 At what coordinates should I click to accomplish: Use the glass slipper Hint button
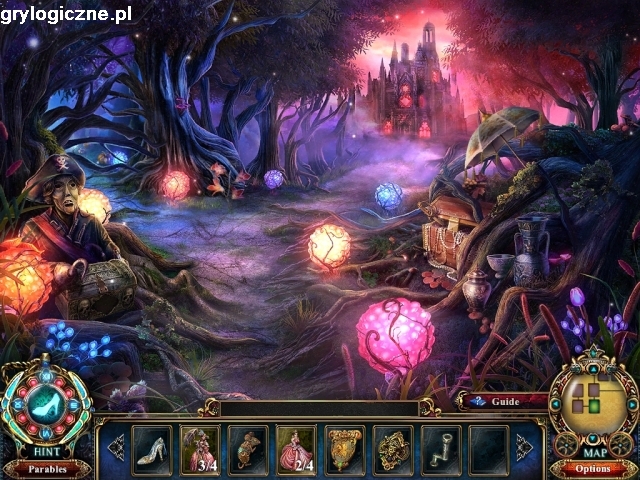click(x=46, y=404)
